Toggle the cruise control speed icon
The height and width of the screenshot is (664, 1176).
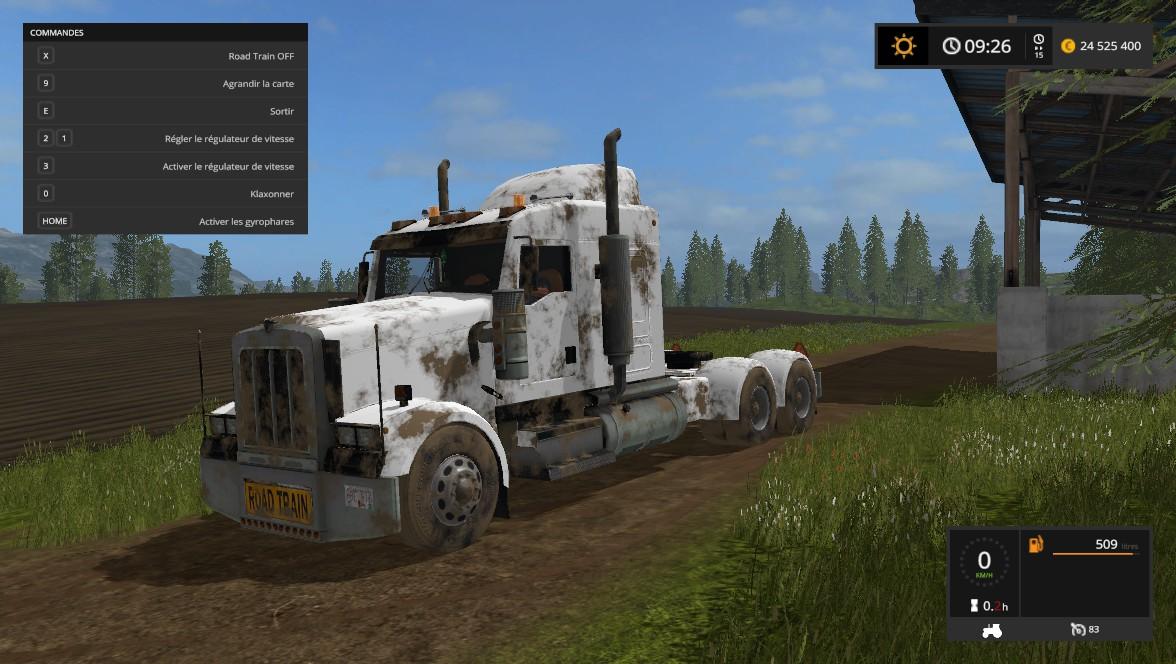pos(1078,630)
